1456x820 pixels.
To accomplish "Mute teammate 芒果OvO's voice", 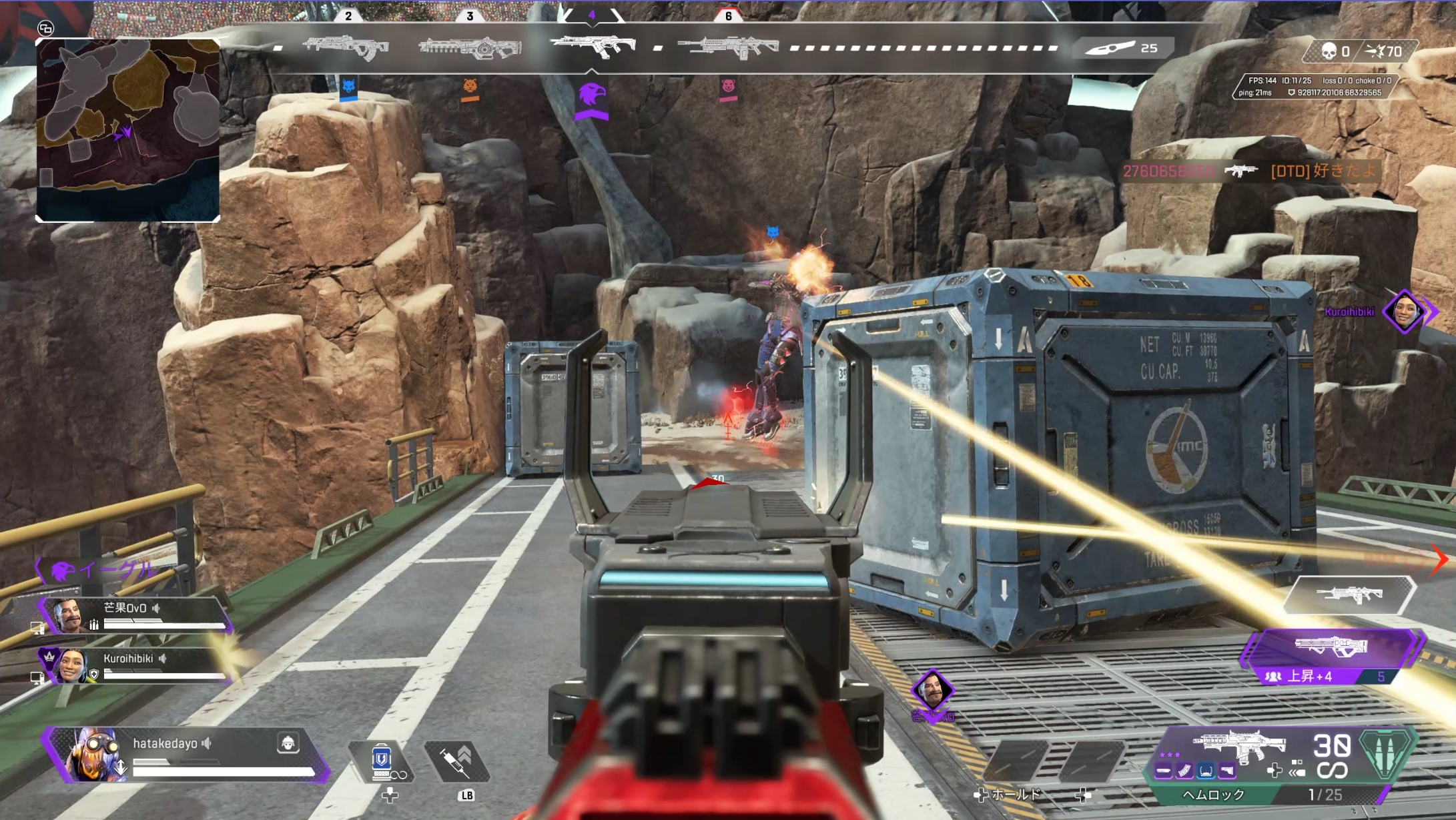I will (x=155, y=608).
